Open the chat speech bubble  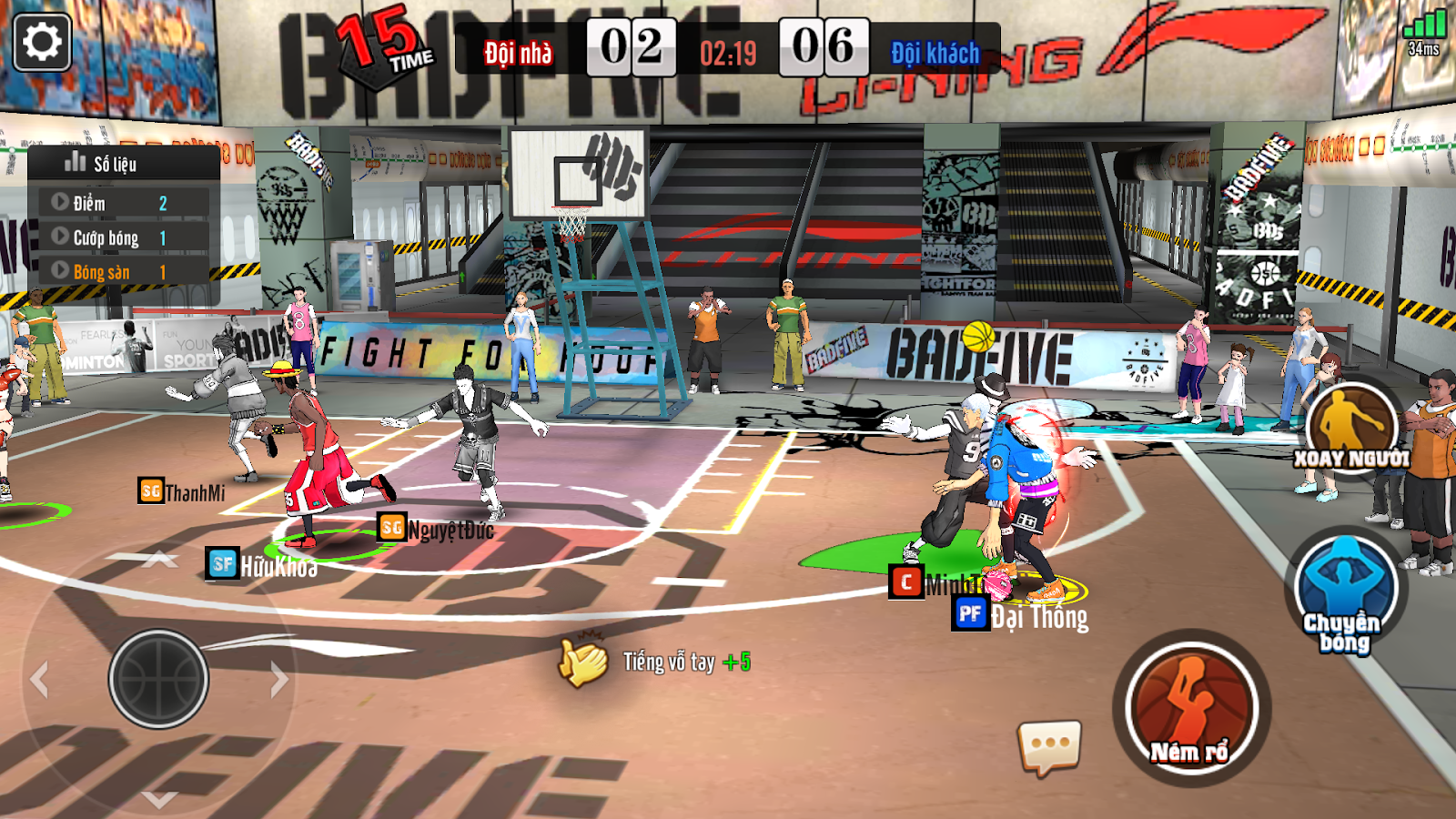[1049, 746]
